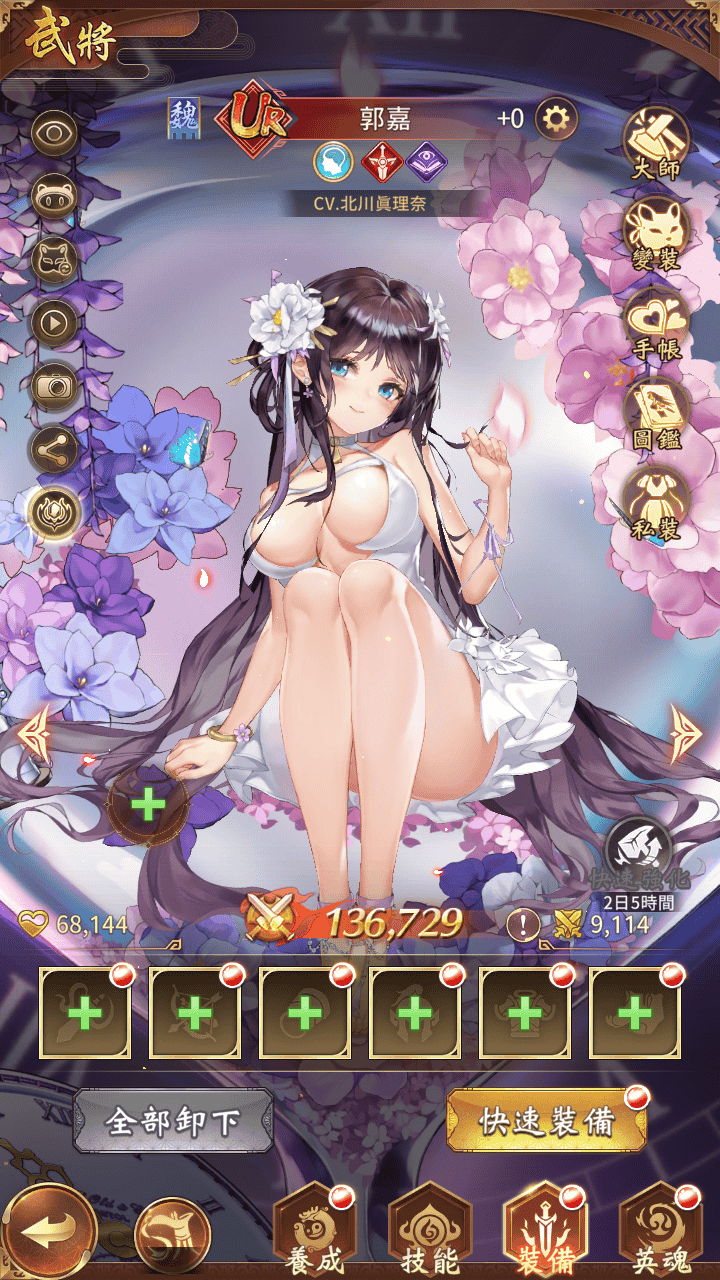Open the 圖鑑 encyclopedia
720x1280 pixels.
(x=656, y=410)
